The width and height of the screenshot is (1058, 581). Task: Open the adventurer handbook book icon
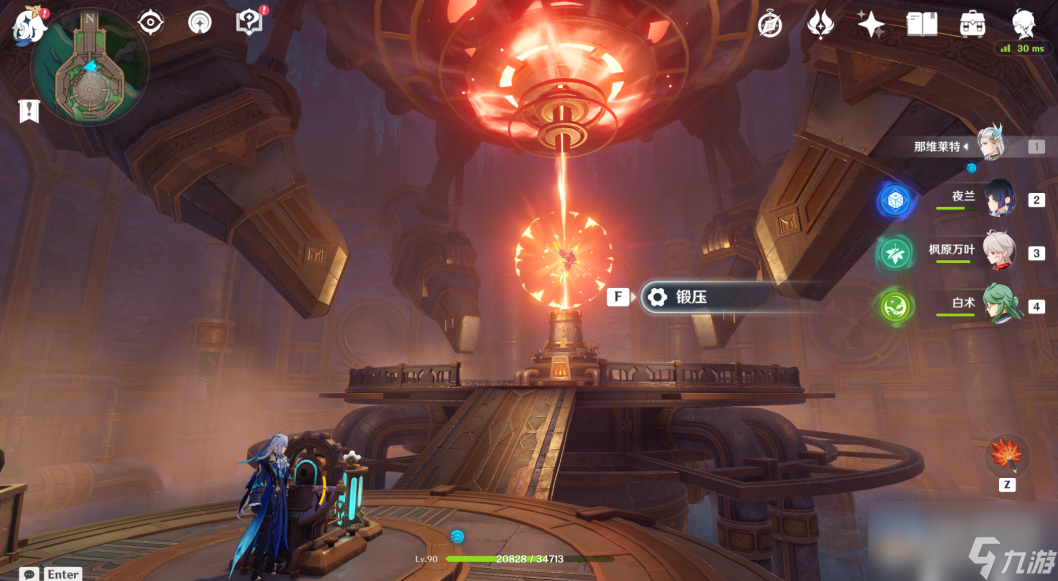(x=921, y=24)
